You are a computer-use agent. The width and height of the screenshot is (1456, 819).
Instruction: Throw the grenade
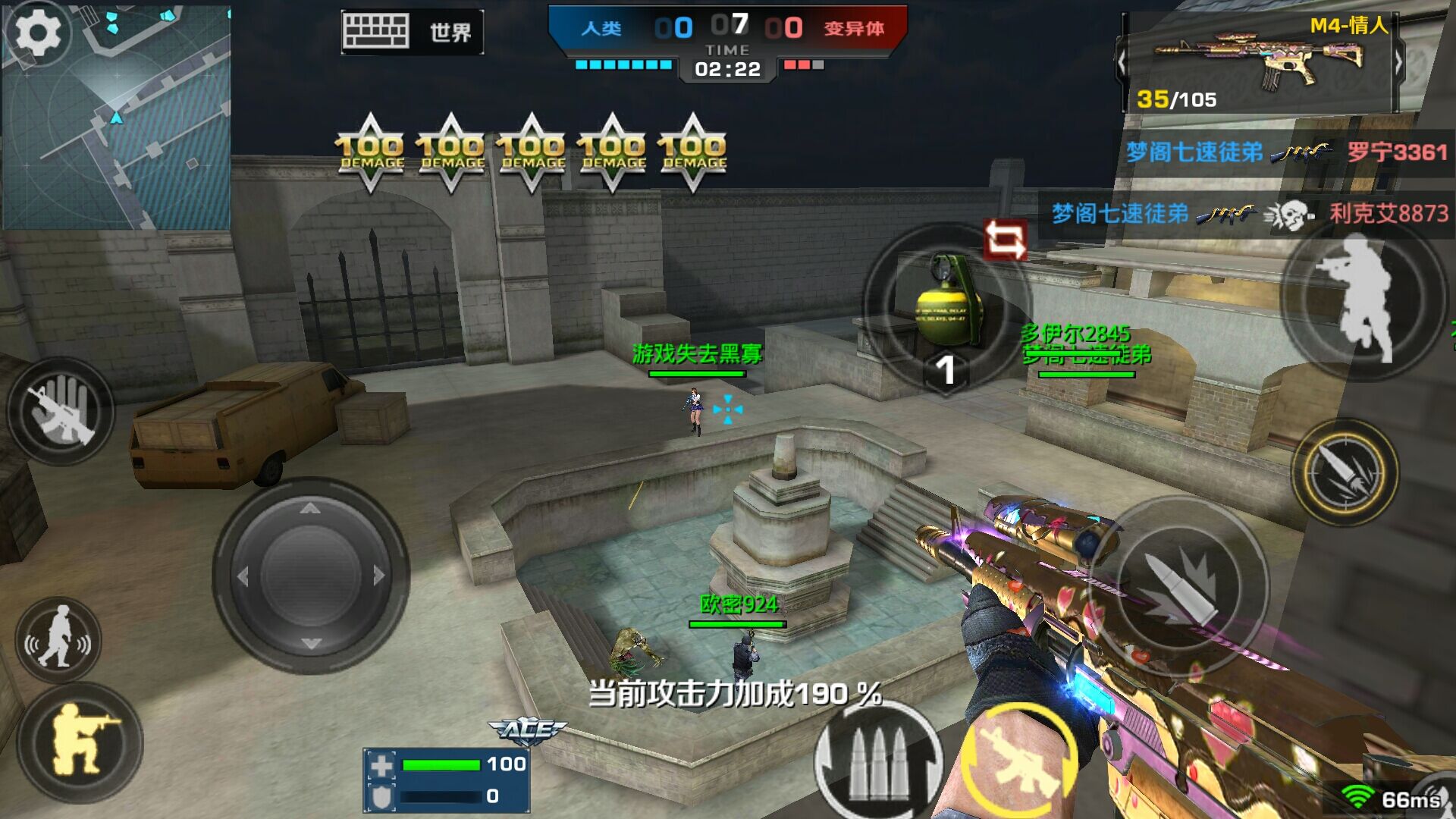pos(946,307)
